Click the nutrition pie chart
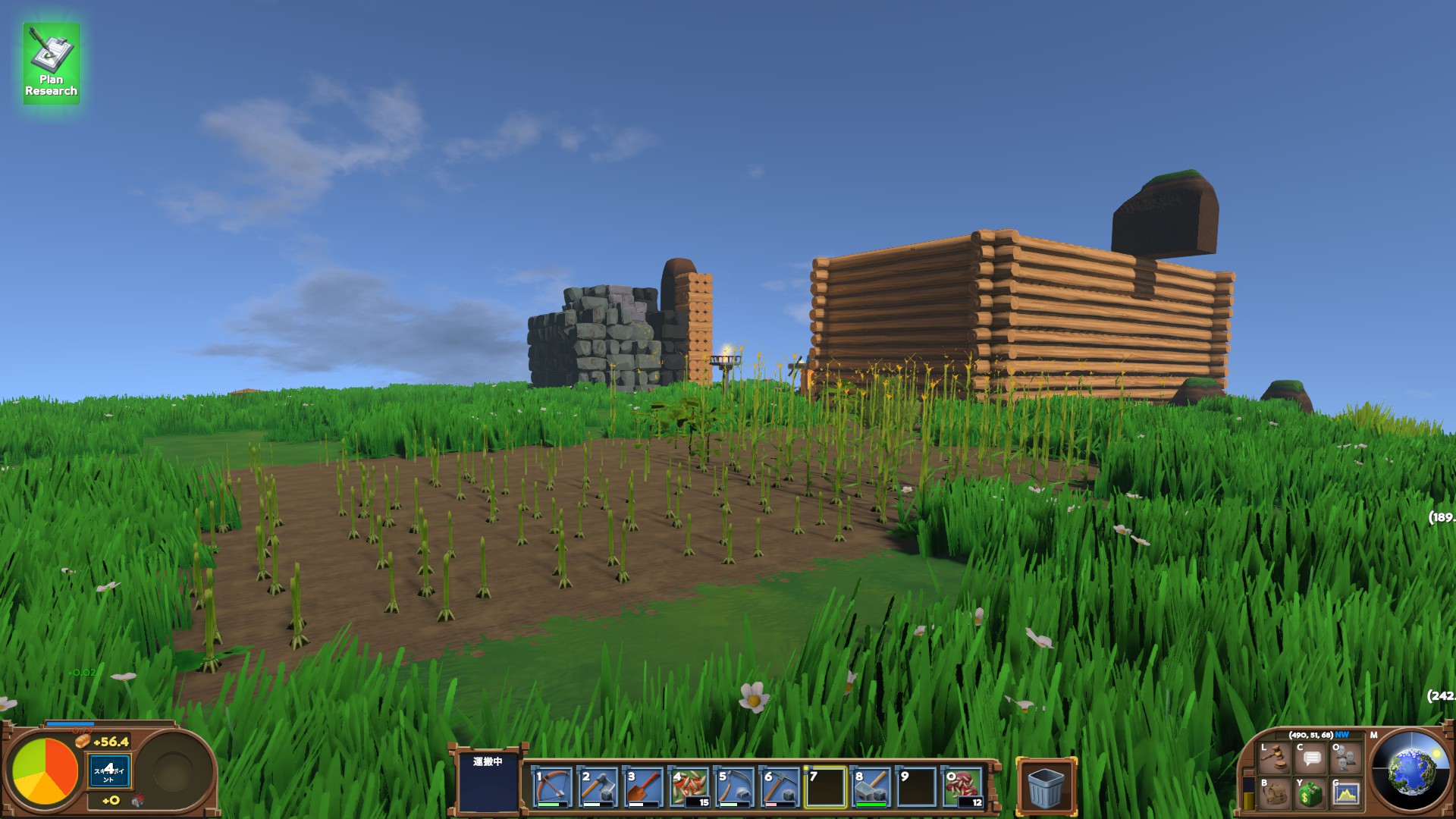 point(45,772)
